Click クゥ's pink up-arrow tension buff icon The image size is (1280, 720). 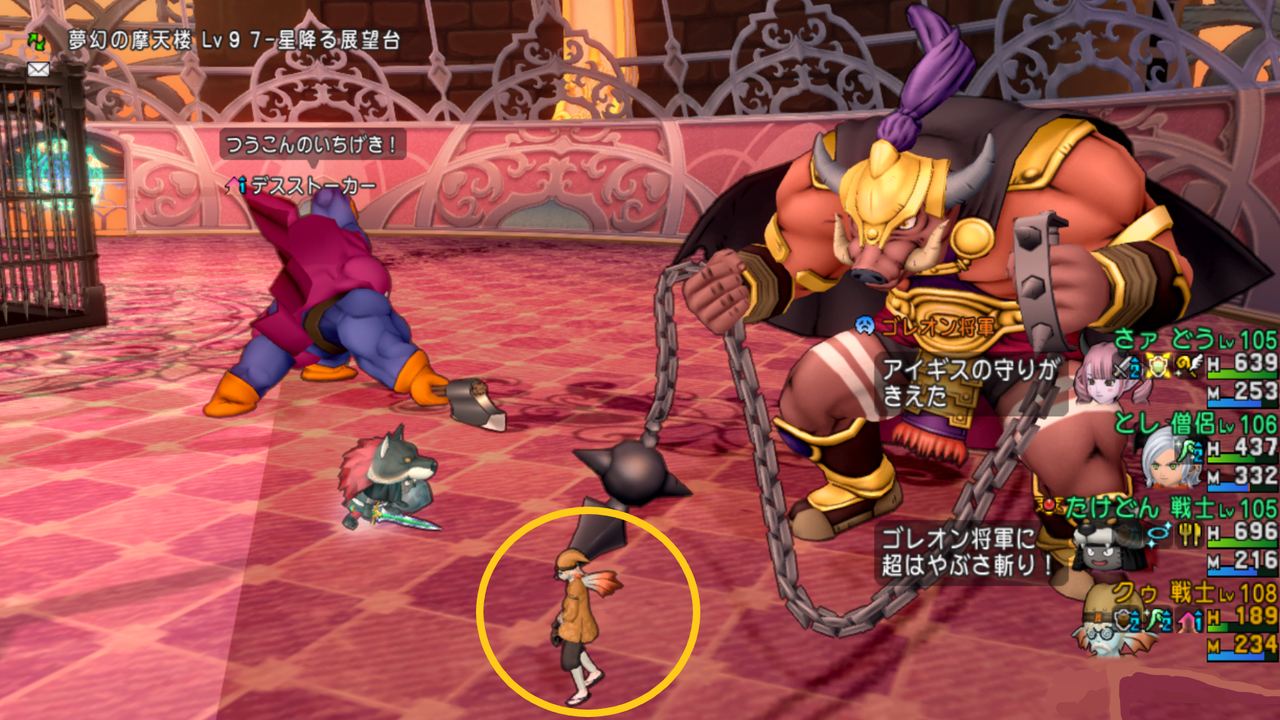click(x=1188, y=619)
